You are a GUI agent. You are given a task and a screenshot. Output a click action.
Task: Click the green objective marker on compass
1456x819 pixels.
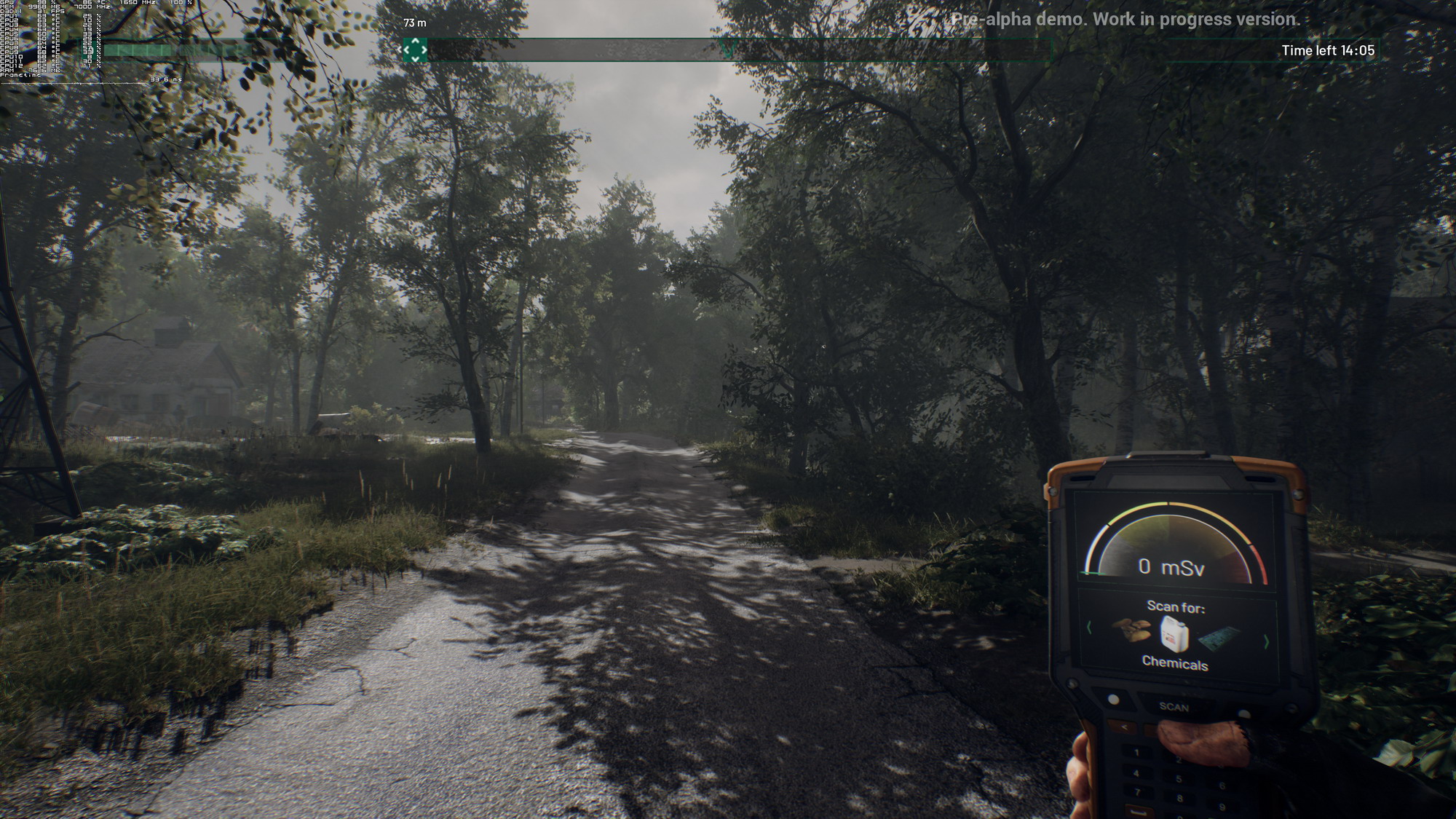coord(416,50)
